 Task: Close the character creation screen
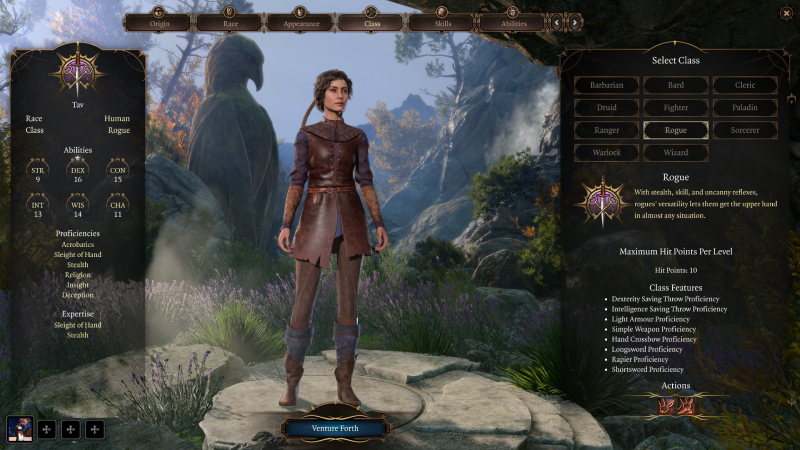[x=786, y=12]
